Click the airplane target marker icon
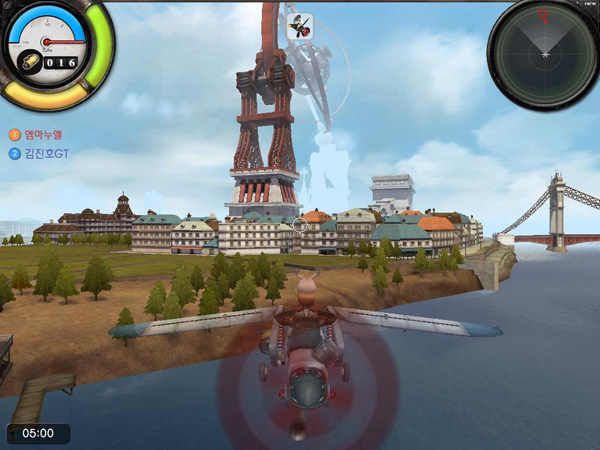This screenshot has width=600, height=450. 299,27
